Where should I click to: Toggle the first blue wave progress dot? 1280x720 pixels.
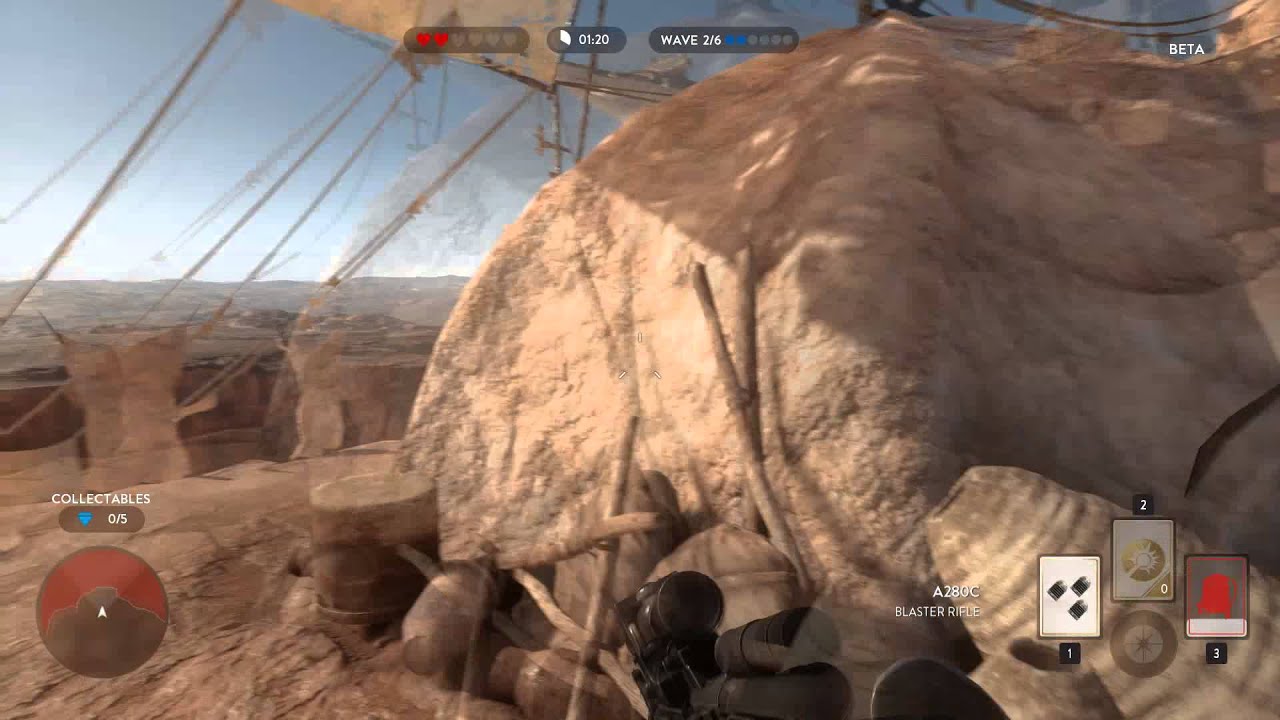730,41
